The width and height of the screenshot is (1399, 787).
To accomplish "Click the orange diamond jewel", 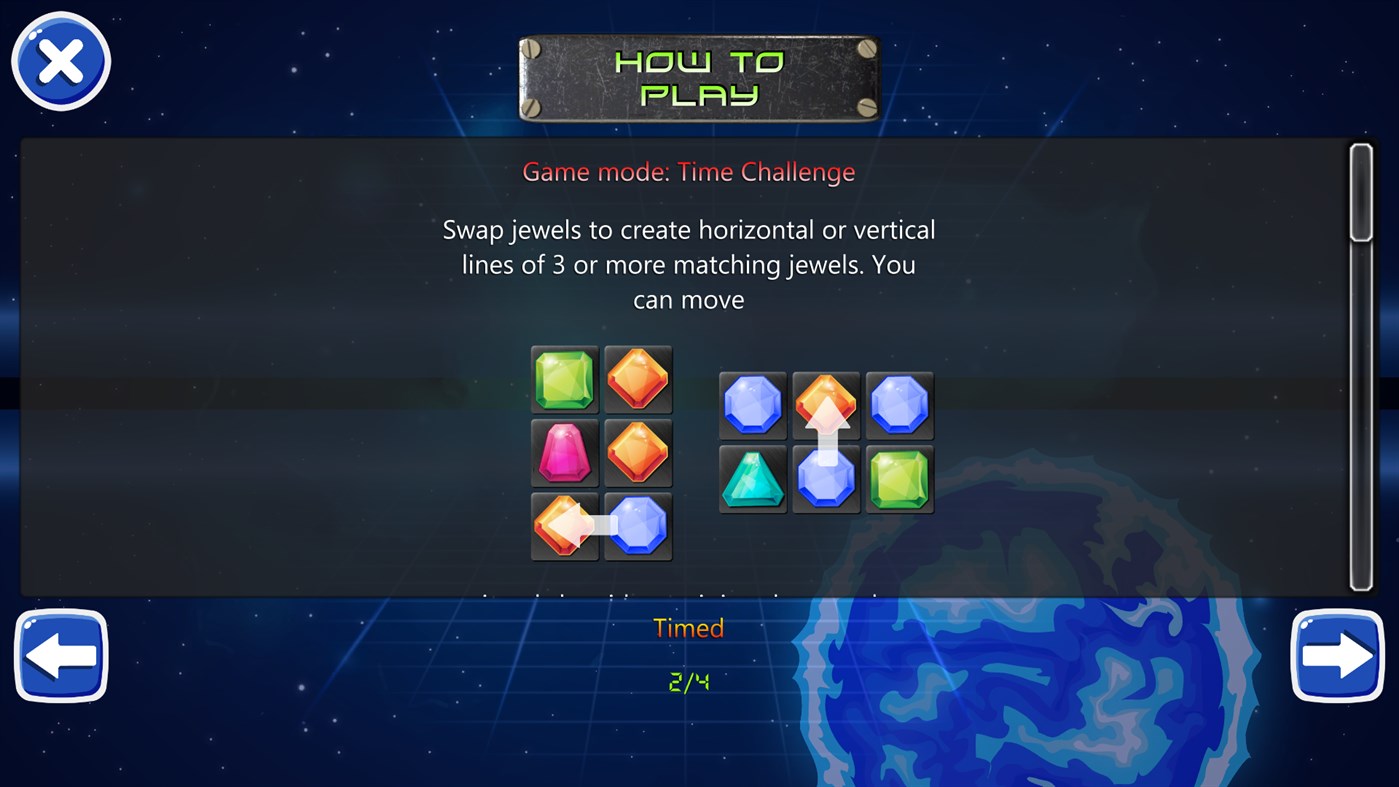I will (638, 380).
